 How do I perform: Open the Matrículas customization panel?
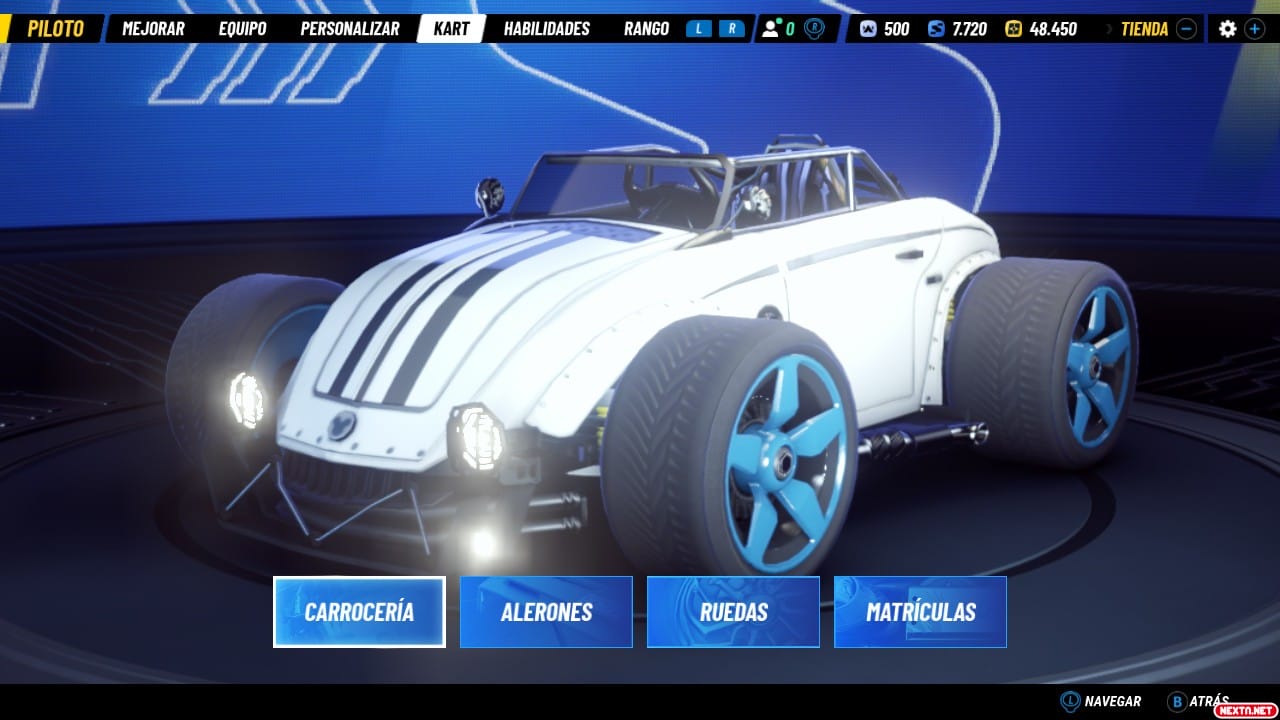tap(919, 611)
